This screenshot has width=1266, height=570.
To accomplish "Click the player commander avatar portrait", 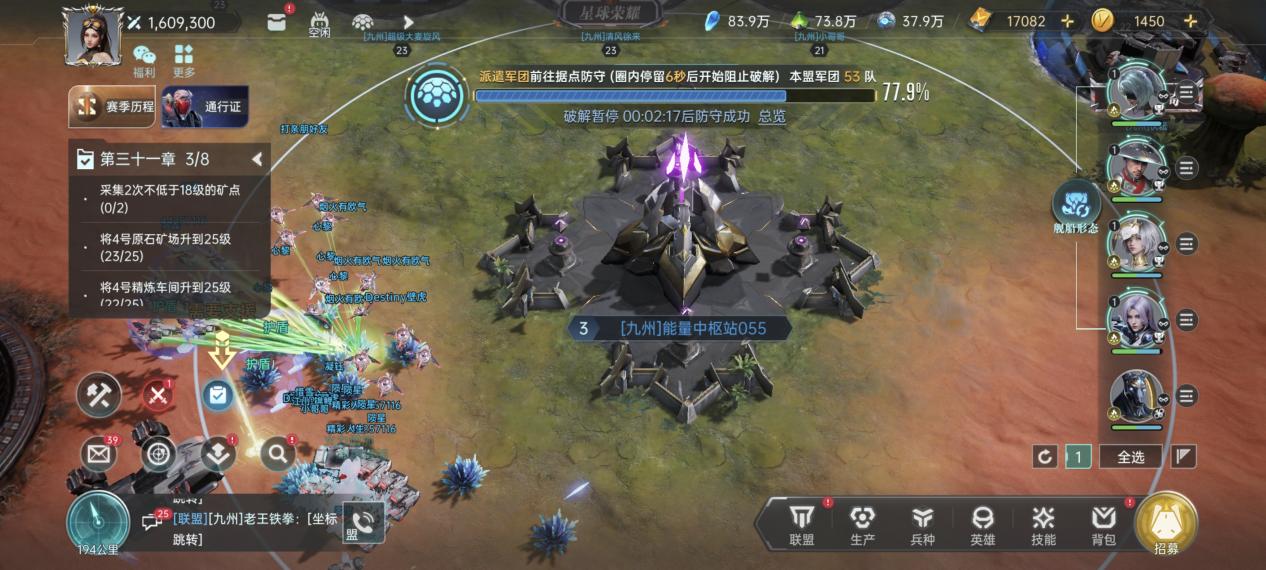I will 93,35.
